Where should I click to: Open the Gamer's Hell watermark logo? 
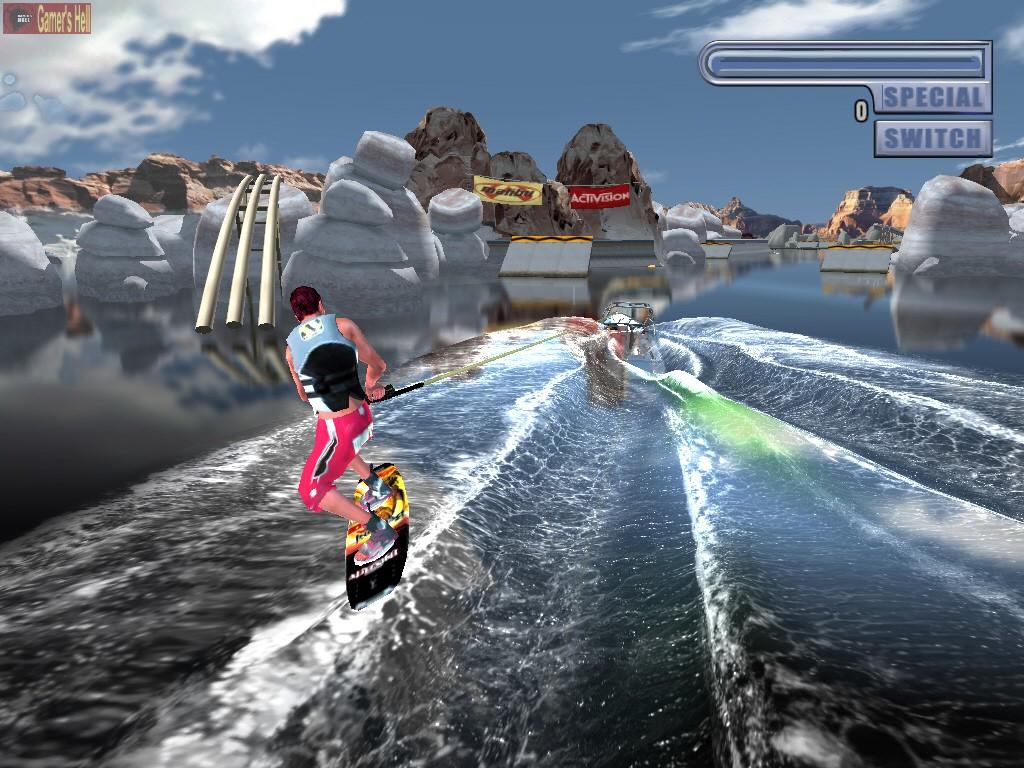[47, 18]
